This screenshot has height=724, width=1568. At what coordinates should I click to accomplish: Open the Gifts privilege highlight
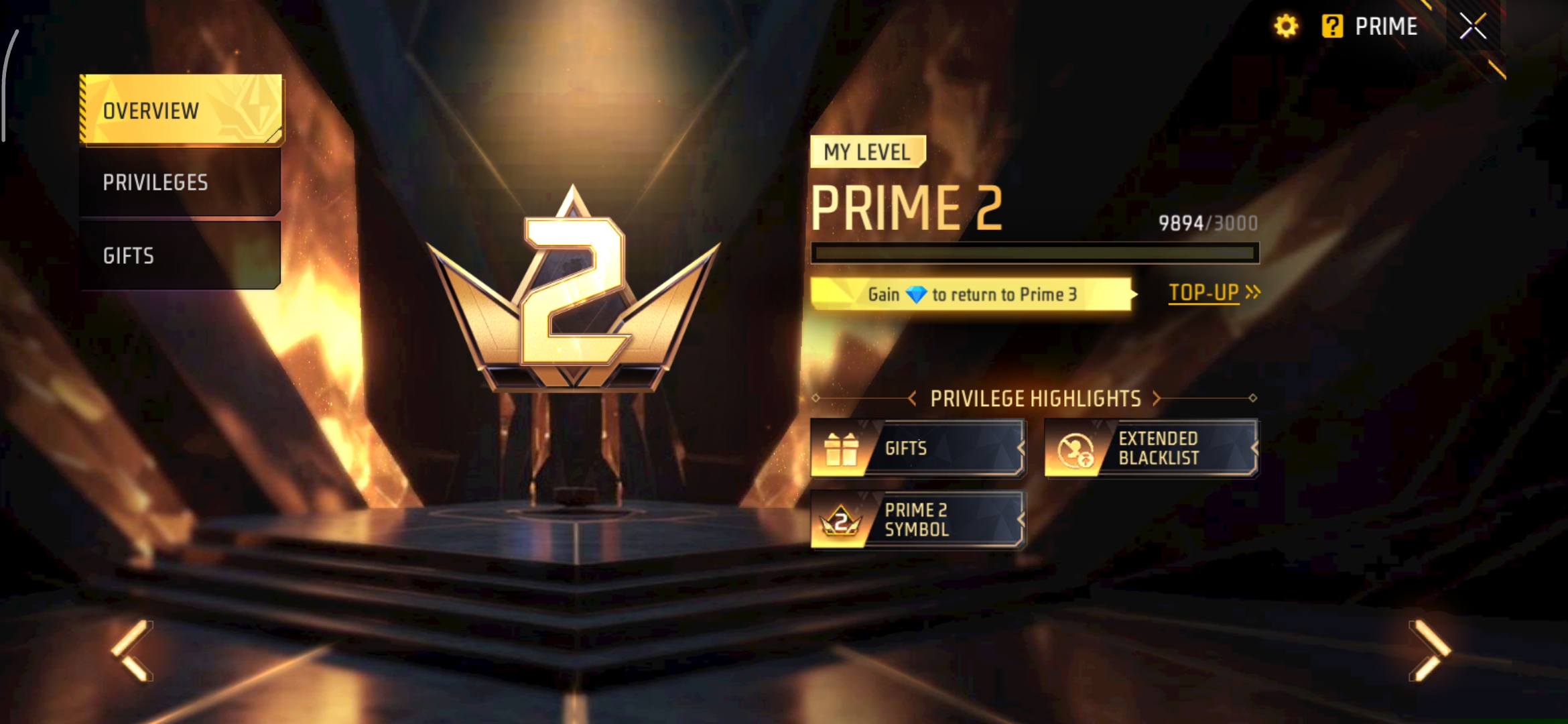[917, 448]
